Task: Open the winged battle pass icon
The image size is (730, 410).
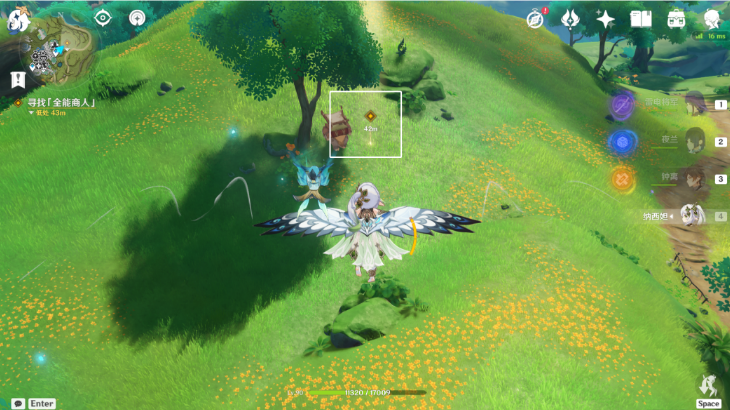Action: click(571, 19)
